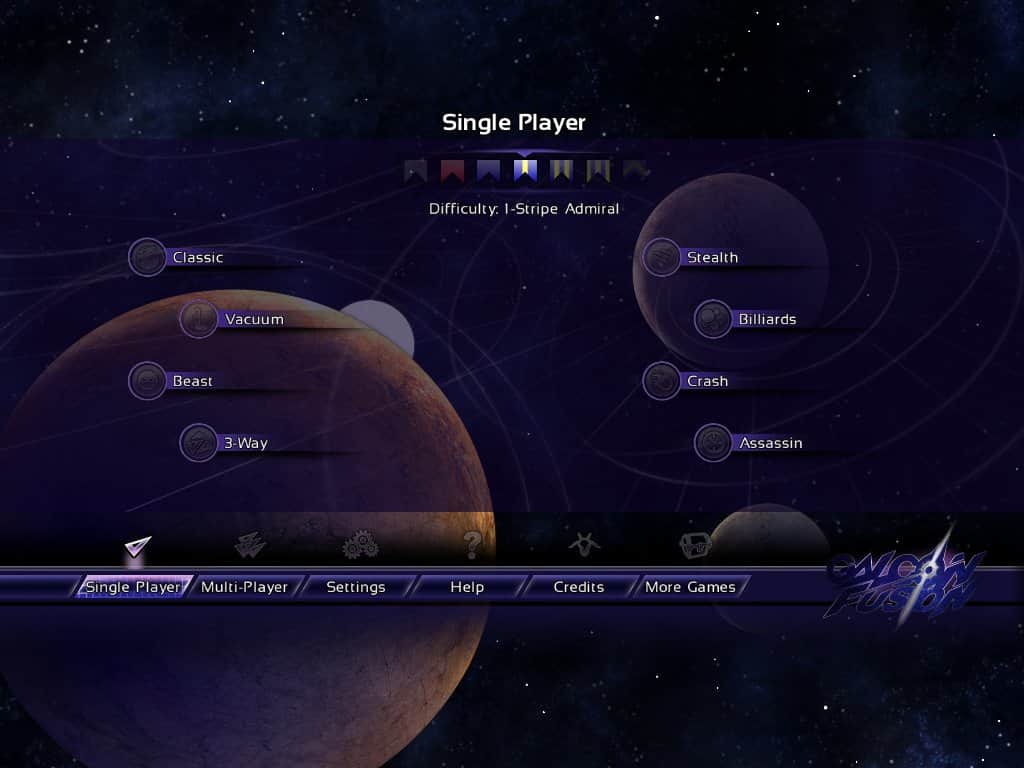Choose the Vacuum game mode
The image size is (1024, 768).
(x=253, y=320)
